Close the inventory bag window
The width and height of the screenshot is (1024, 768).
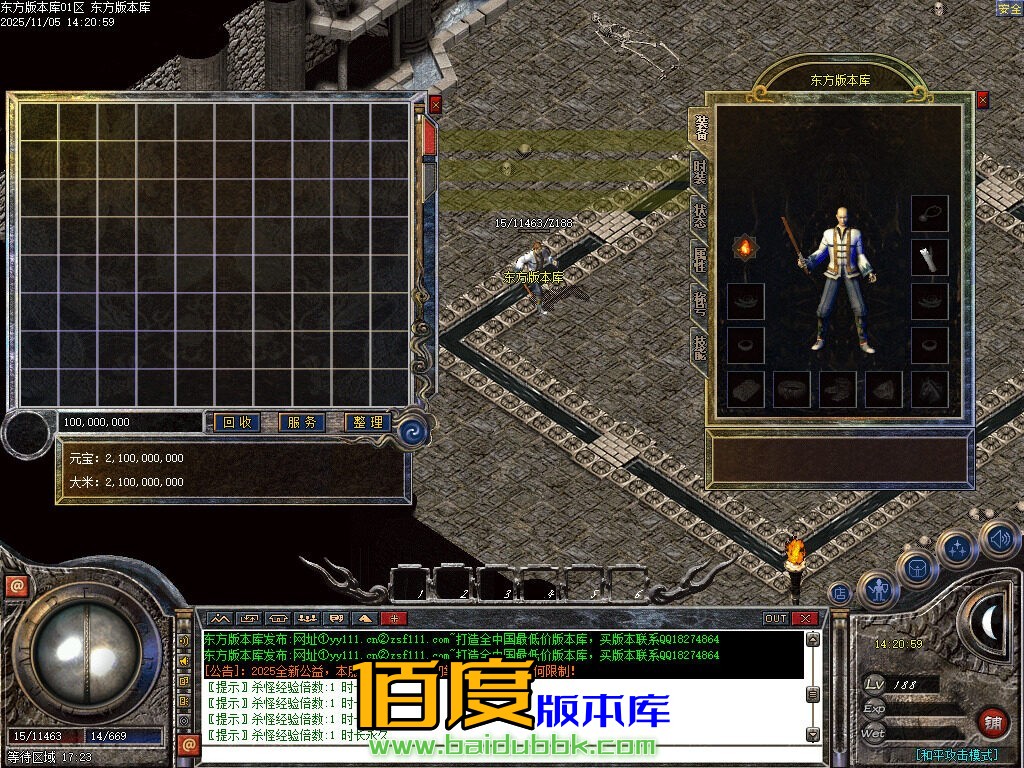[x=435, y=103]
